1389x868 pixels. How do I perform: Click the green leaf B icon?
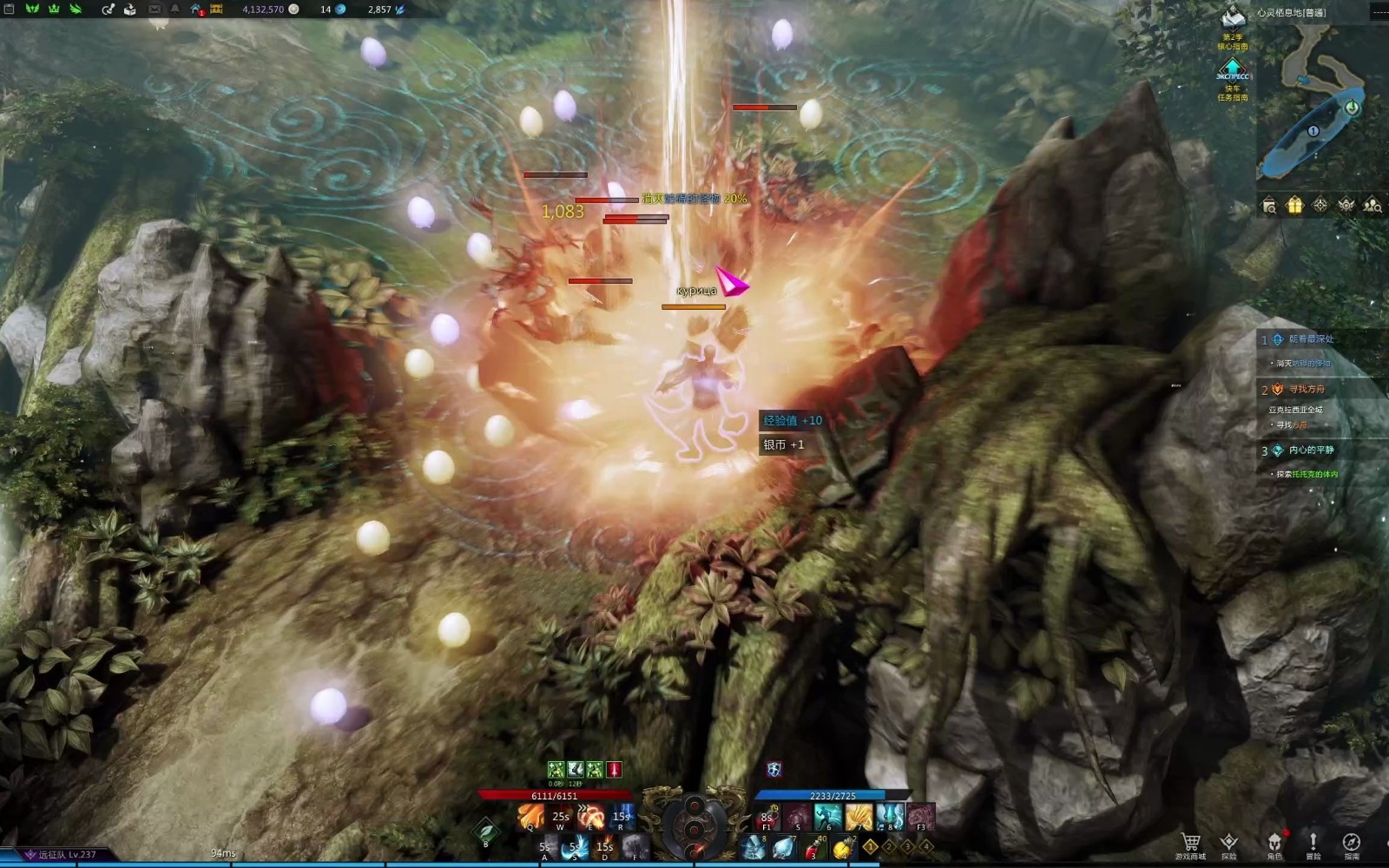[x=485, y=831]
